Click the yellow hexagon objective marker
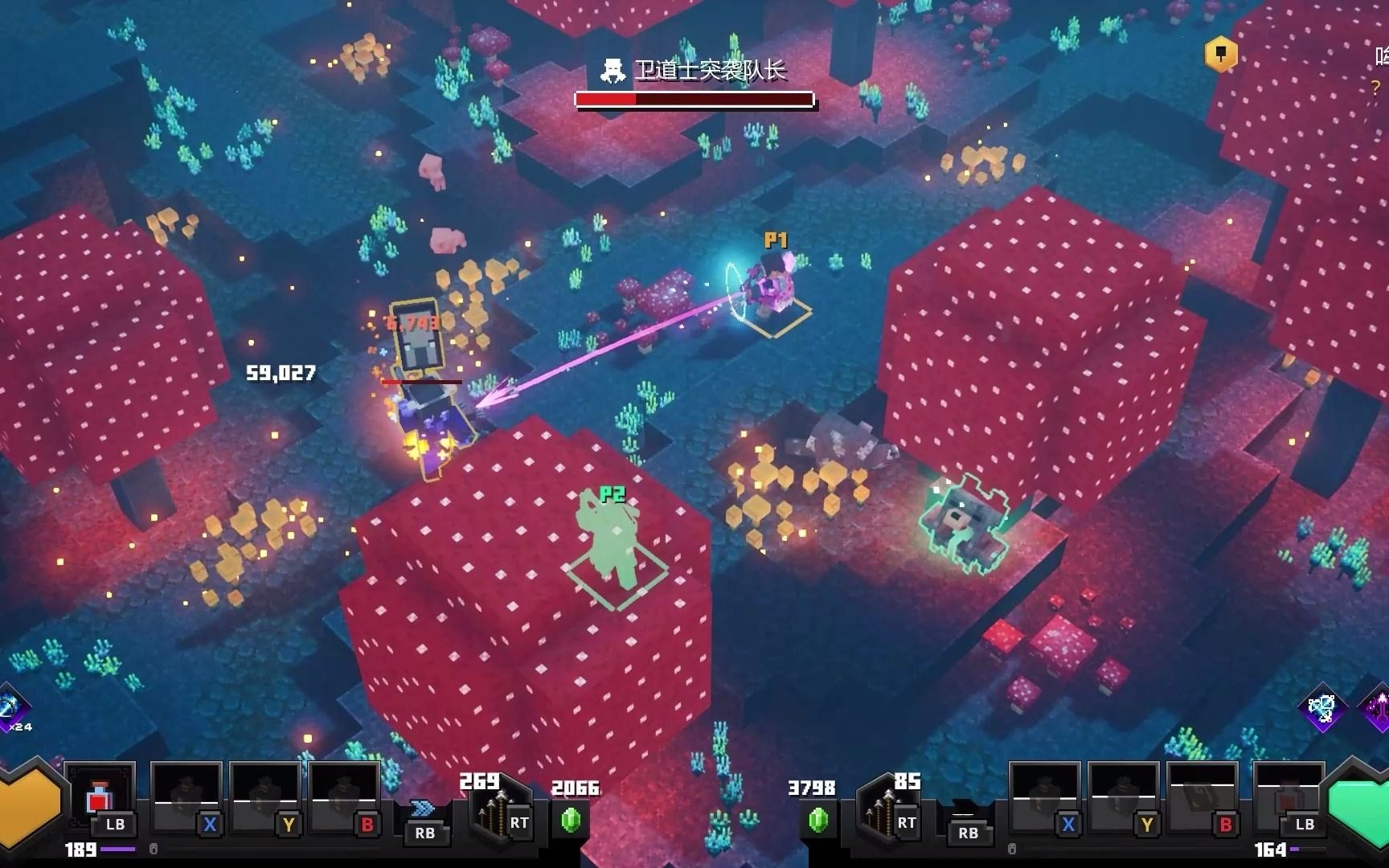Viewport: 1389px width, 868px height. [x=1220, y=55]
